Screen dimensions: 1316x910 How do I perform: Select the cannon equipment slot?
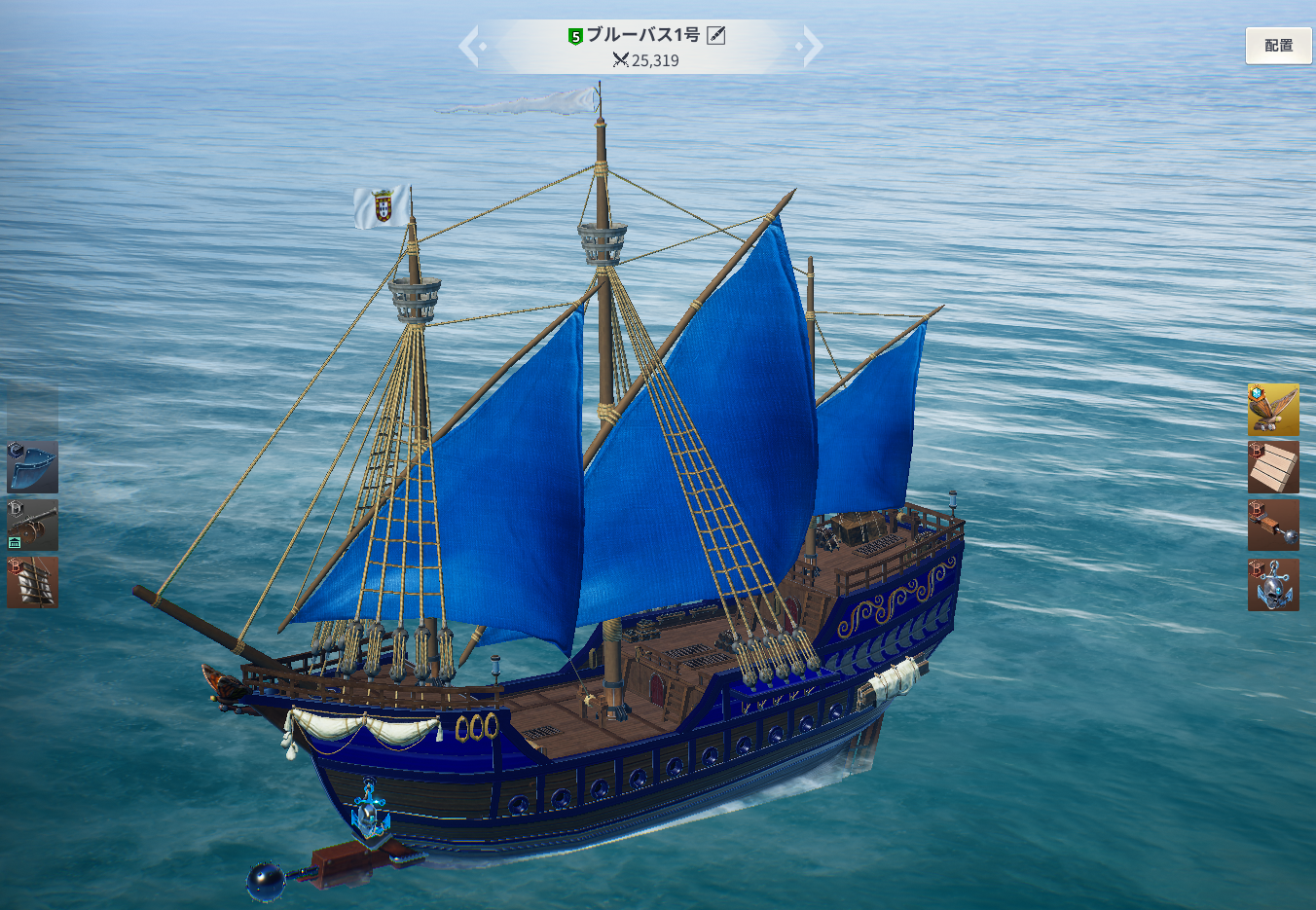click(32, 526)
